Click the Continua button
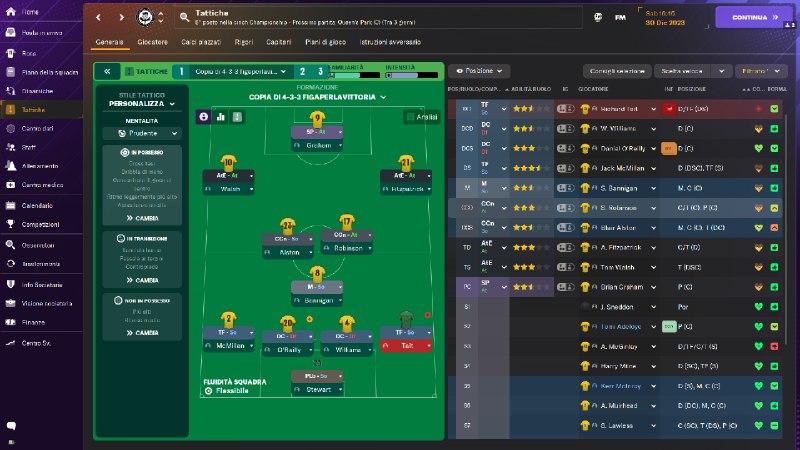Image resolution: width=800 pixels, height=450 pixels. coord(754,17)
